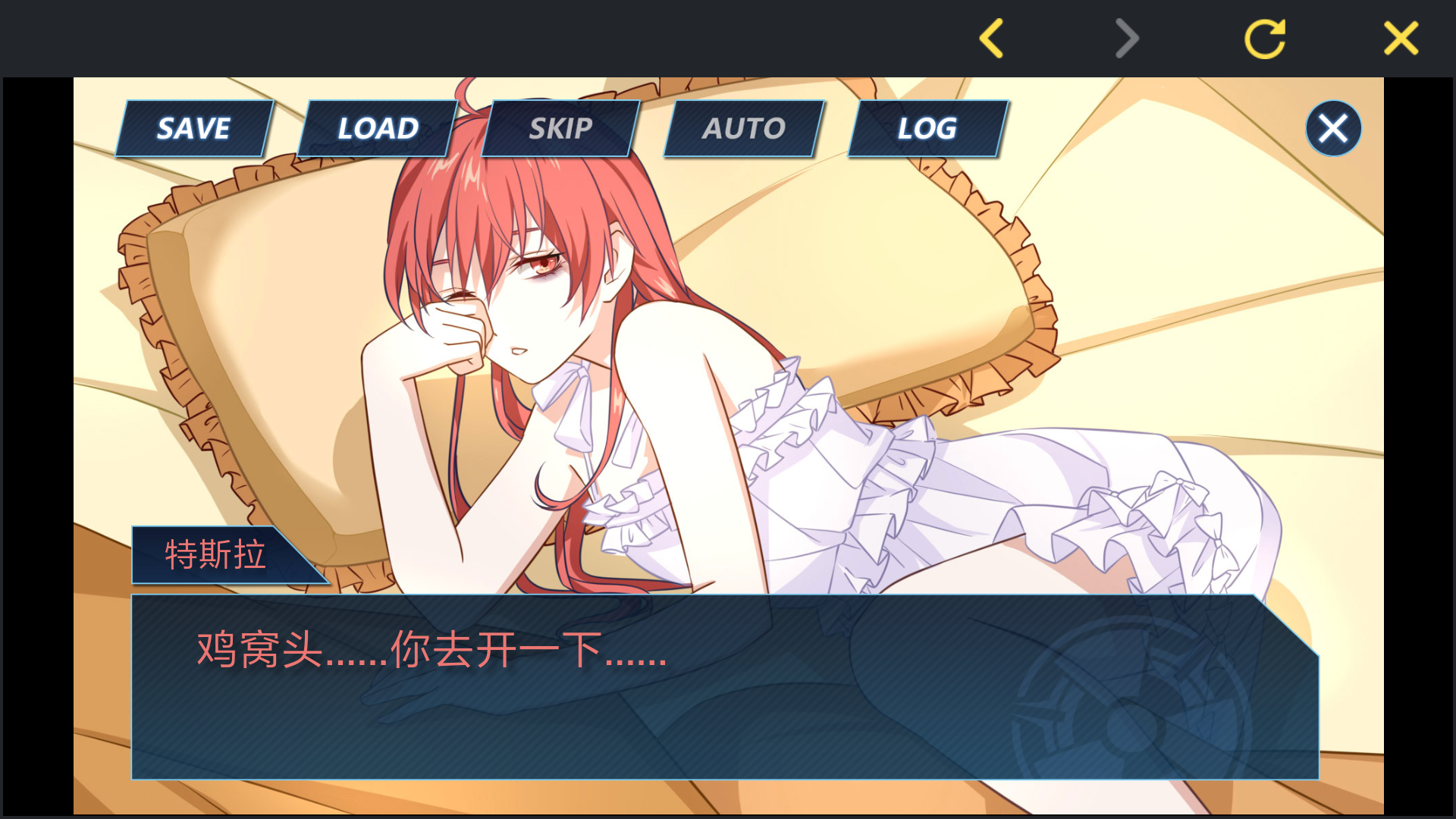1456x819 pixels.
Task: Expand previous dialogue with left chevron
Action: (991, 38)
